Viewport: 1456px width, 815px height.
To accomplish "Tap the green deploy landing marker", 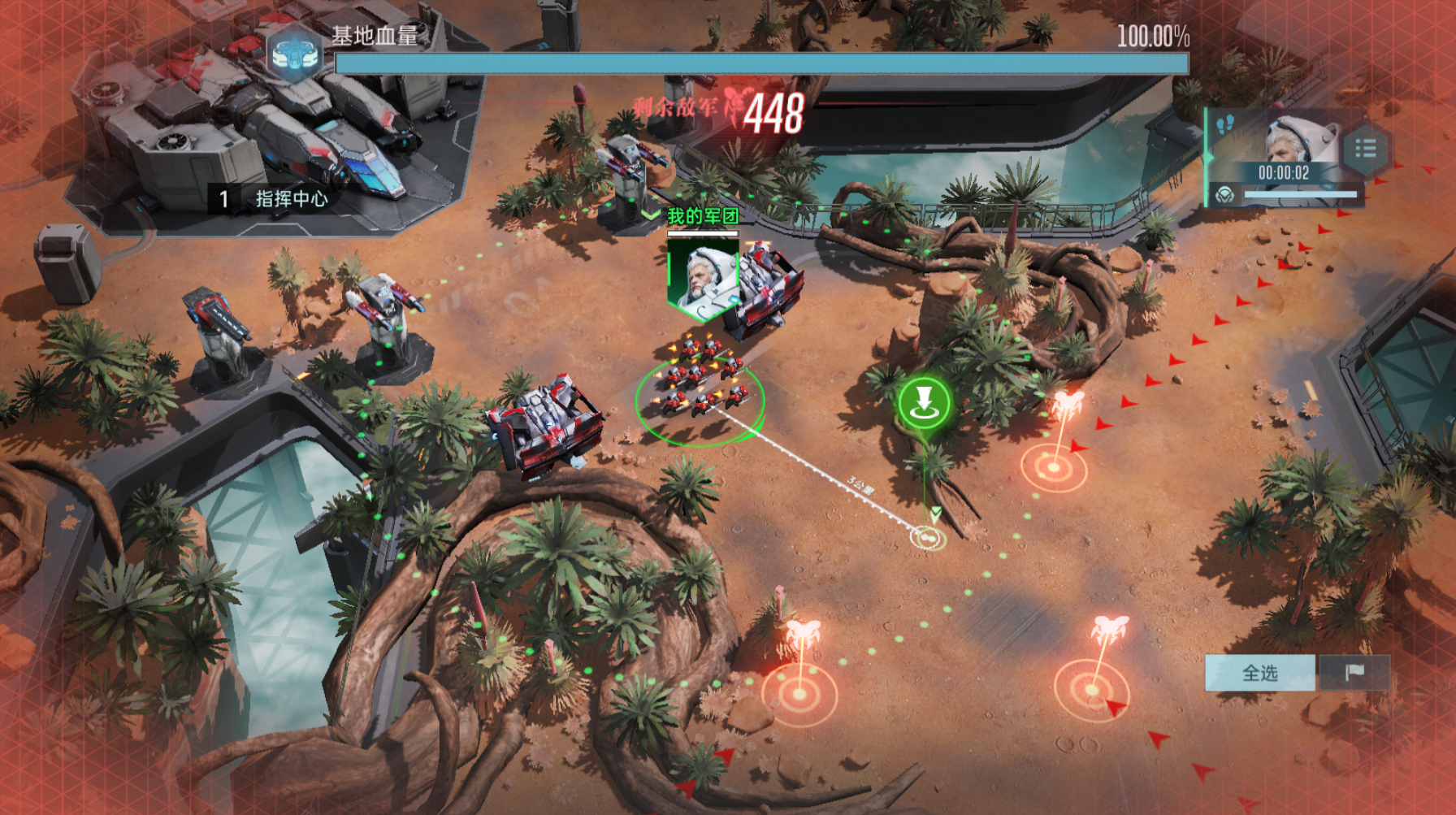I will click(924, 403).
